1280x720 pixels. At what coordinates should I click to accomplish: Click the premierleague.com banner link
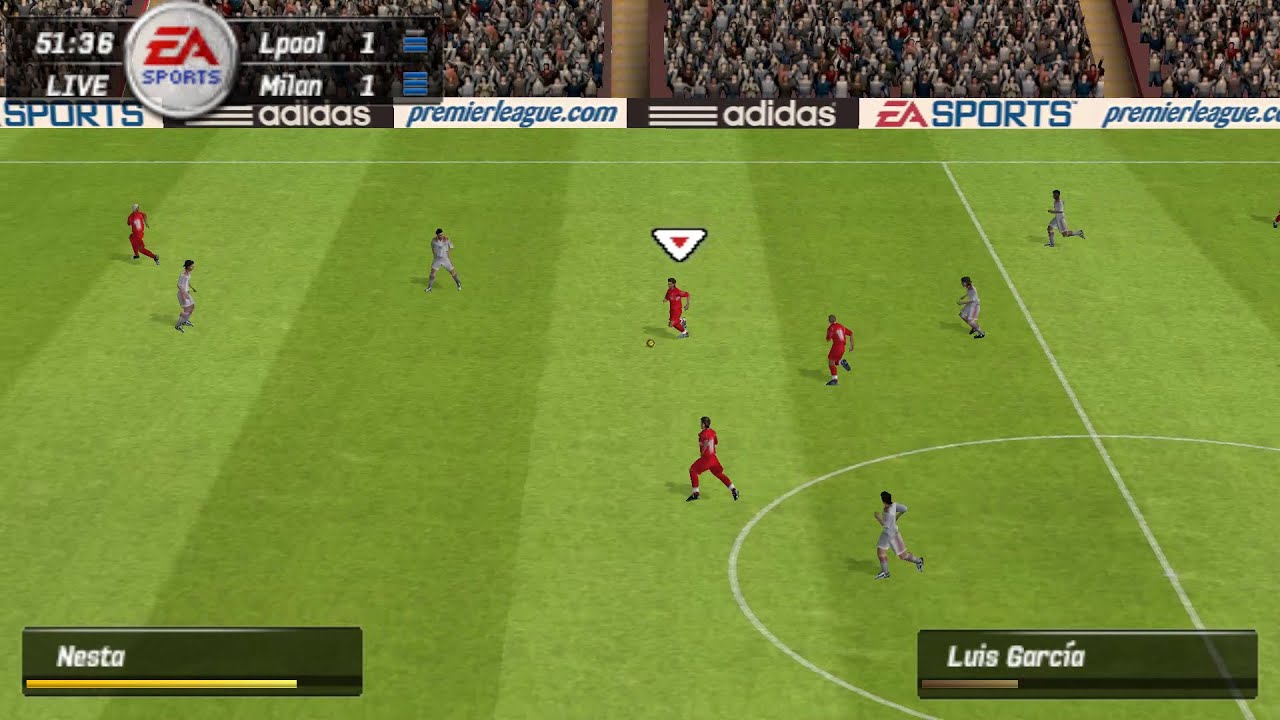point(513,114)
